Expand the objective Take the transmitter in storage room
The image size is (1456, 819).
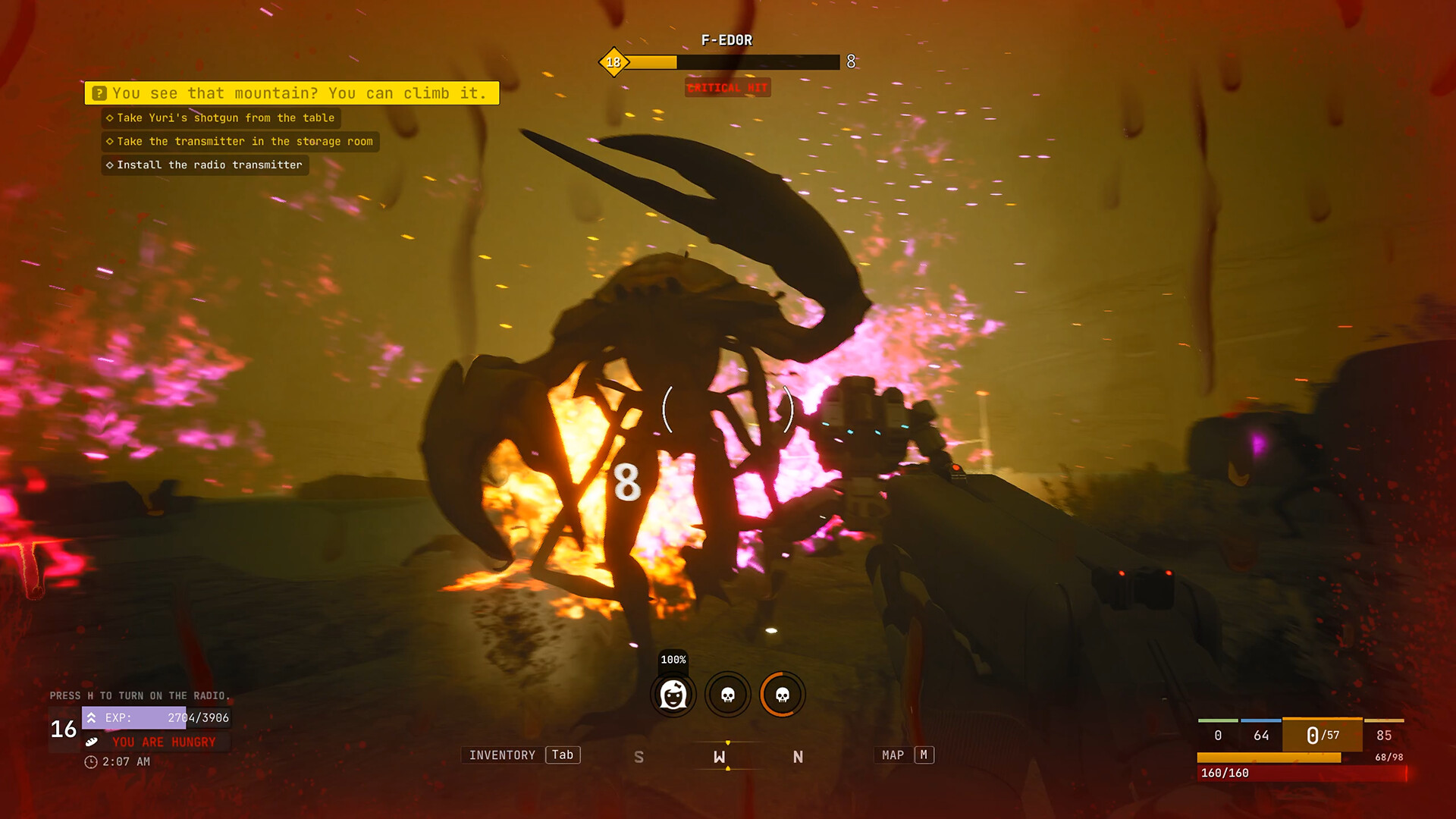[x=240, y=141]
